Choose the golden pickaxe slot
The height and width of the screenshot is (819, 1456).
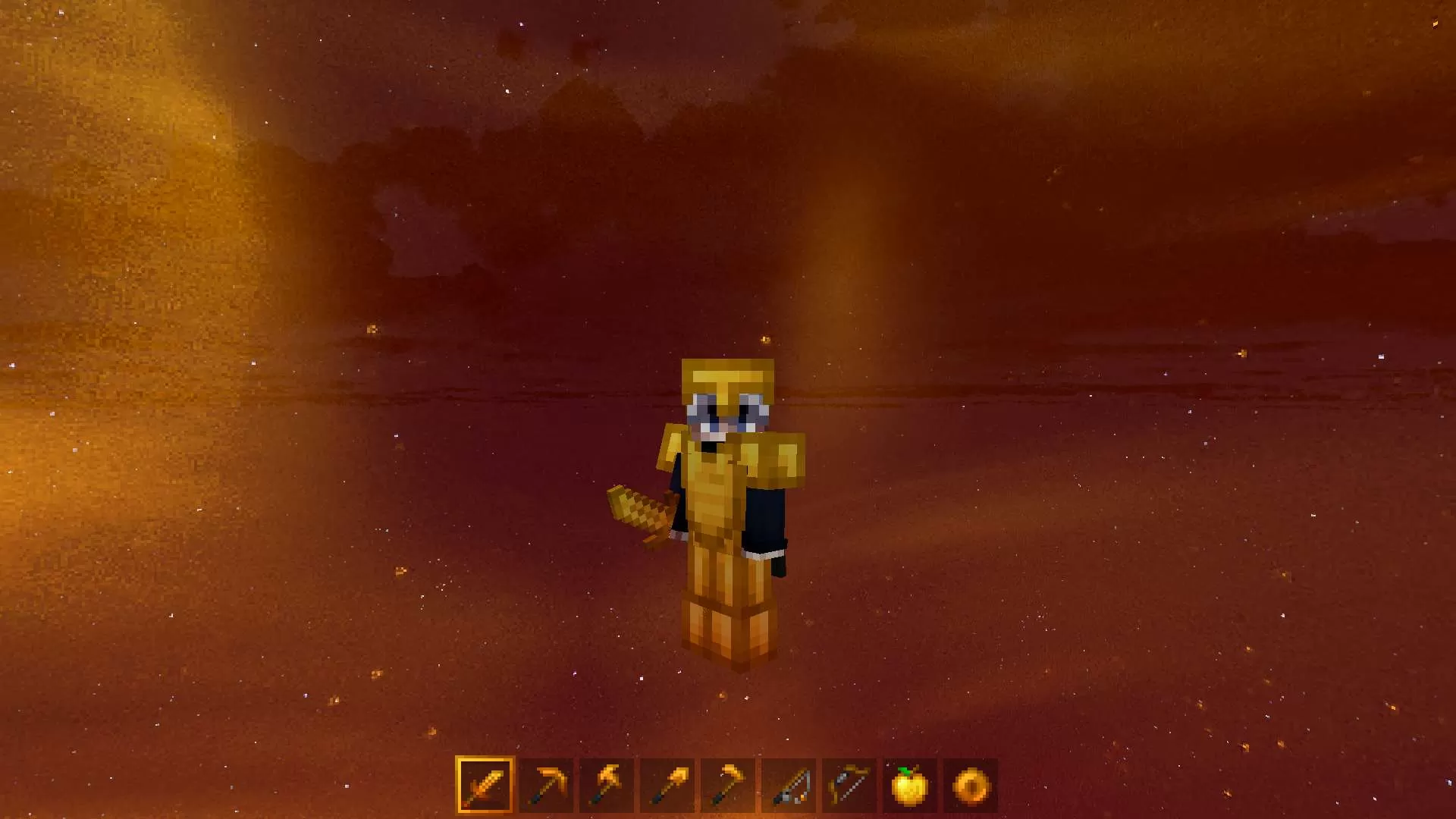(x=546, y=785)
